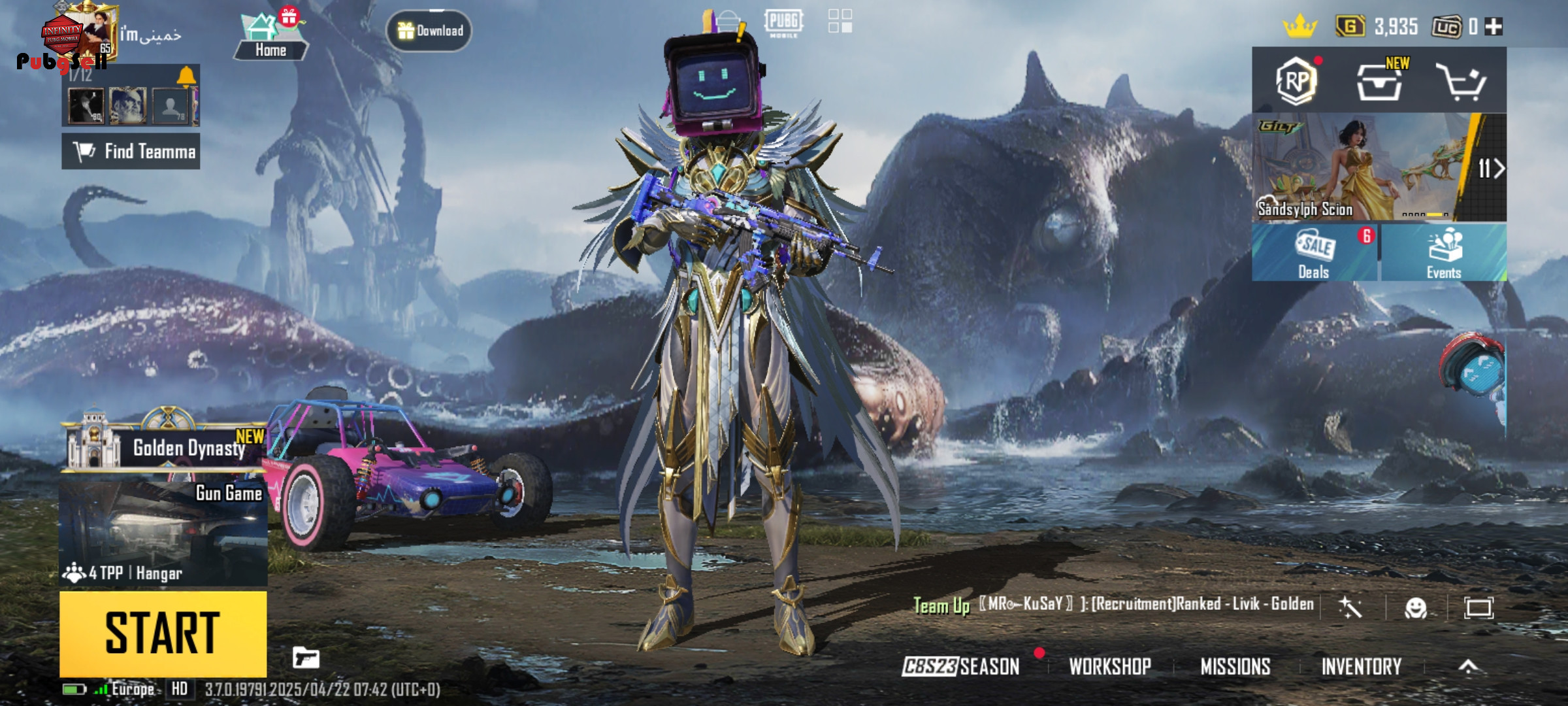Open the emote smiley face icon
The image size is (1568, 706).
coord(1416,608)
